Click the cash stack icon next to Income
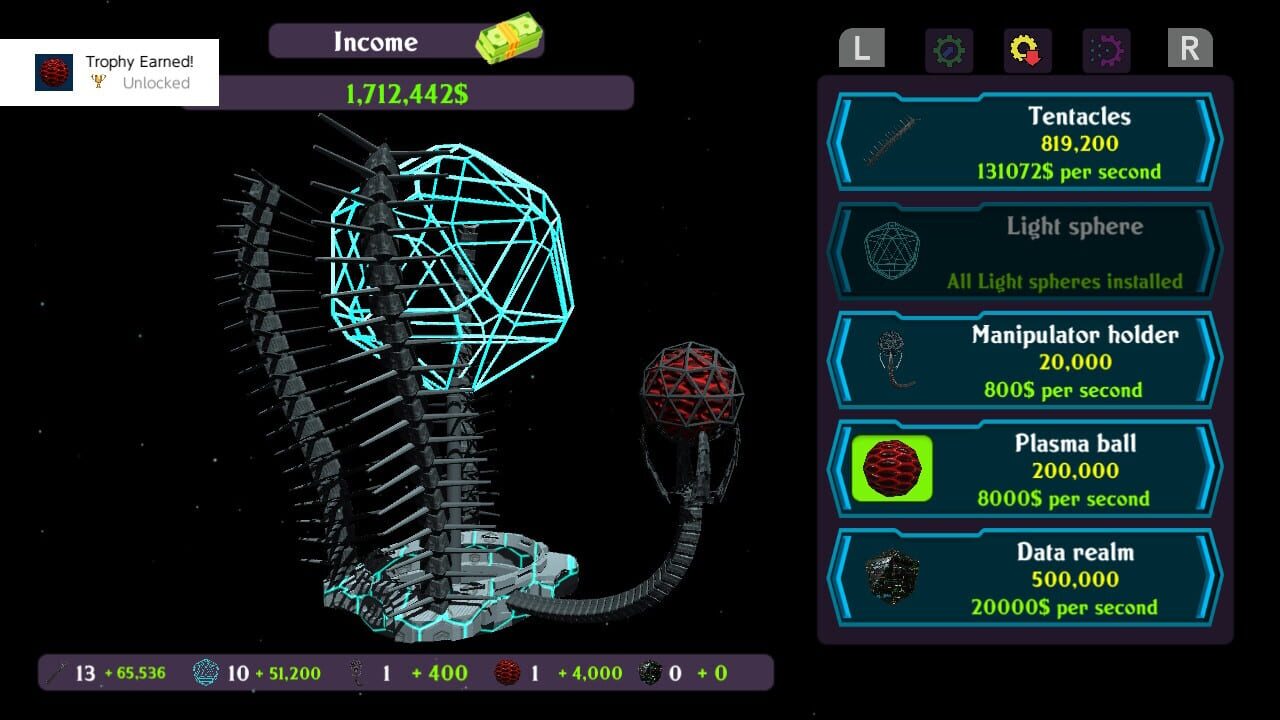 point(510,38)
